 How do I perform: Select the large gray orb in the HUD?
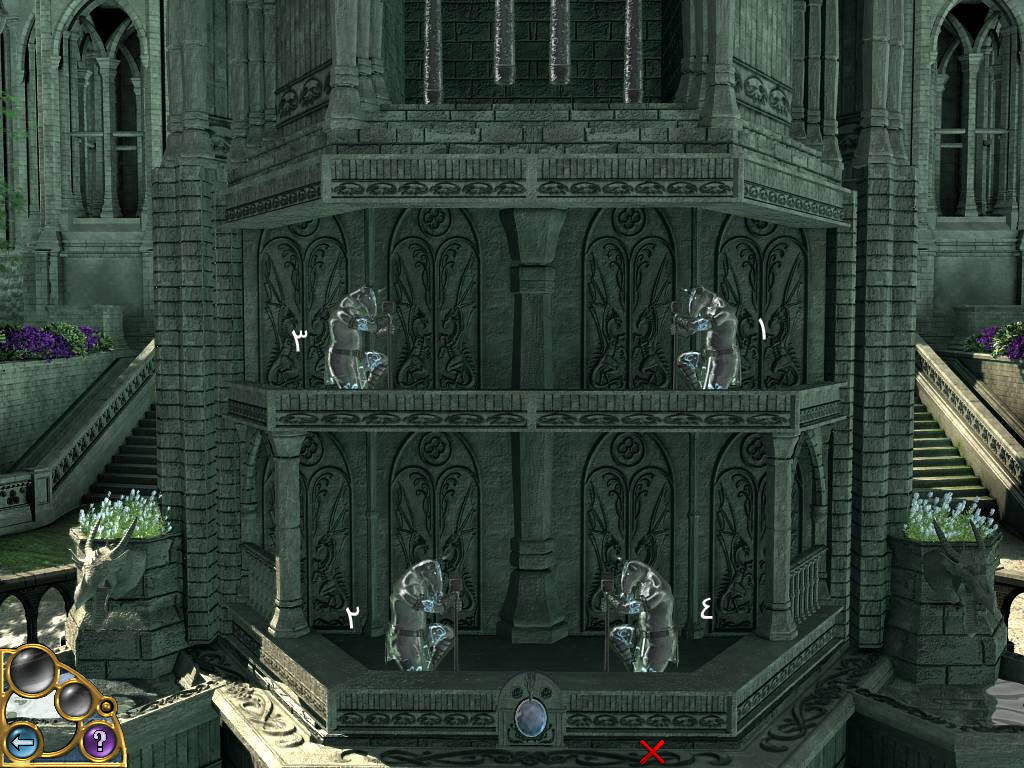point(33,670)
